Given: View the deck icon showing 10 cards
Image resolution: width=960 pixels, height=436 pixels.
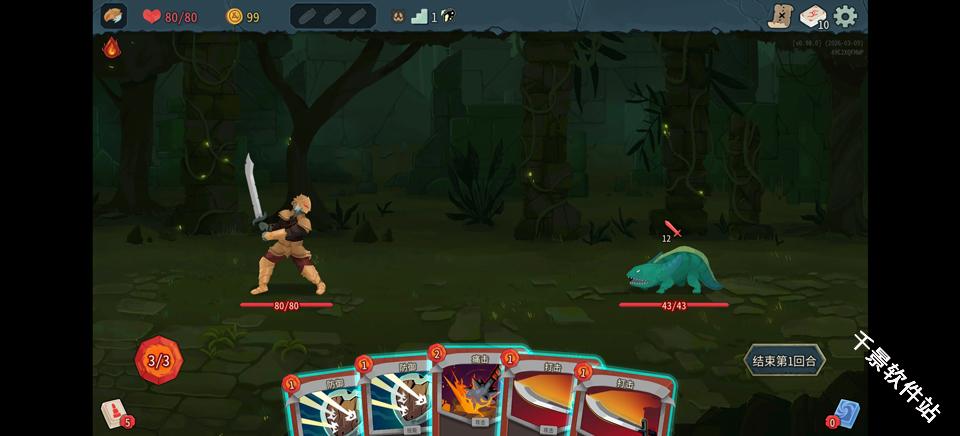Looking at the screenshot, I should coord(814,16).
